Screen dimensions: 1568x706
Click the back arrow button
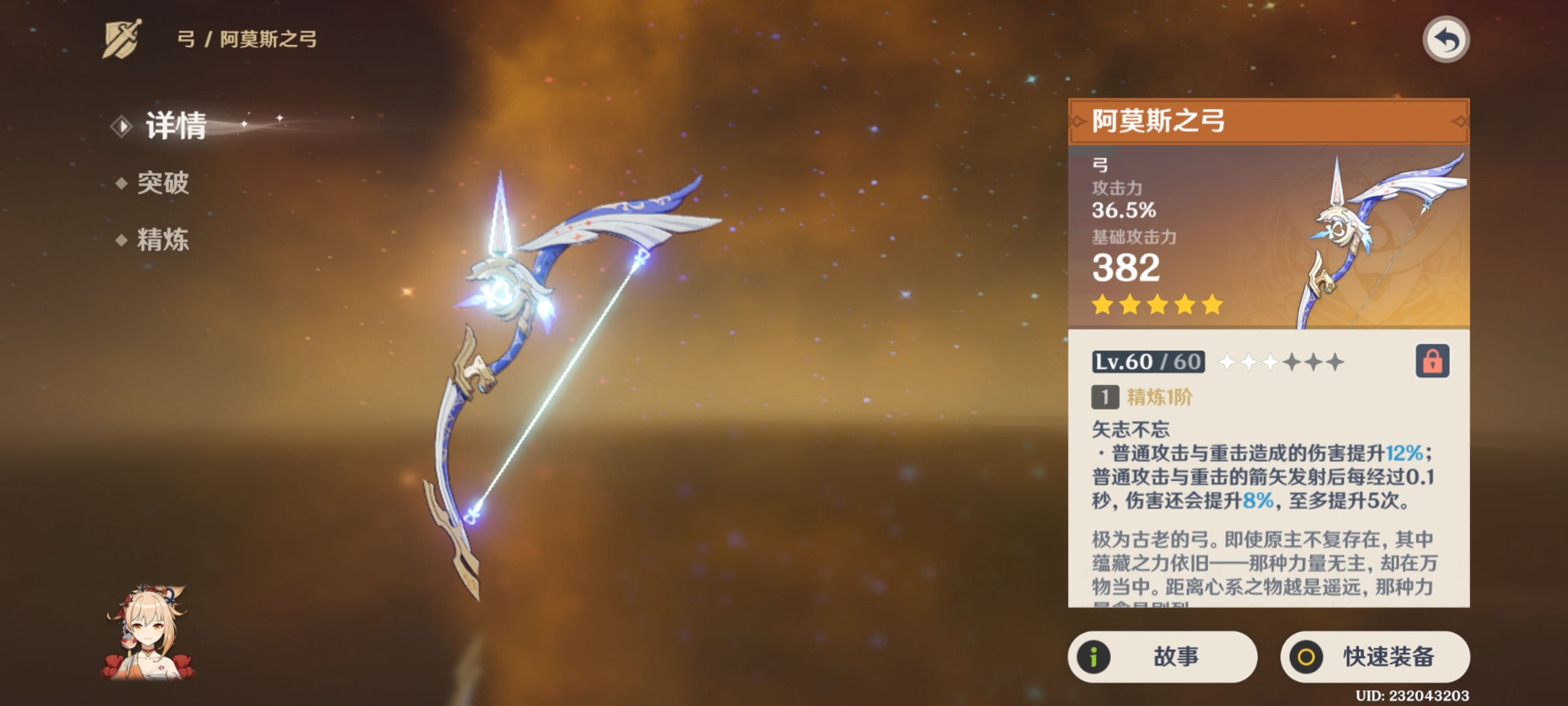1446,40
